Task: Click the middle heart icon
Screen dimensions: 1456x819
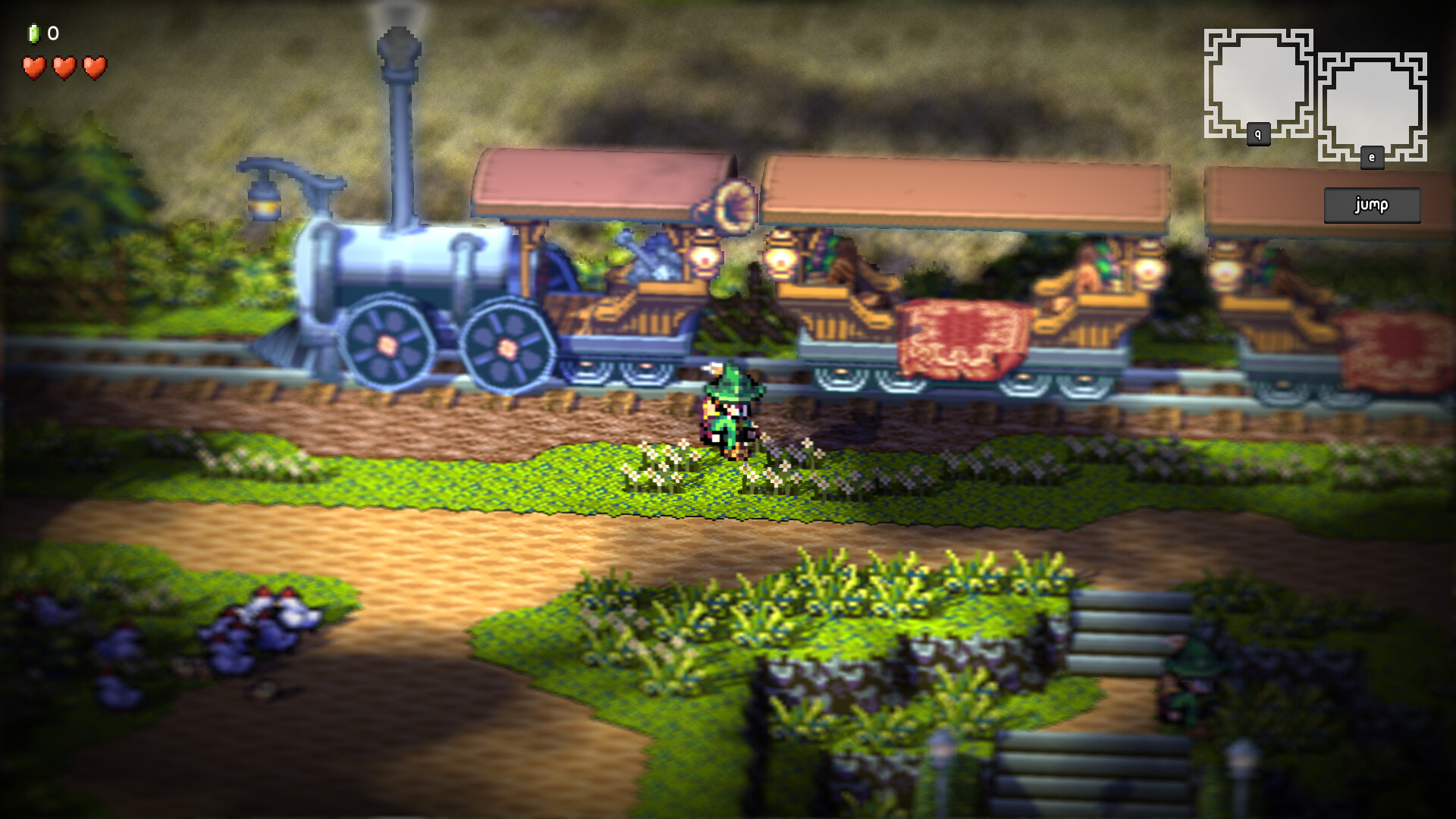Action: click(63, 68)
